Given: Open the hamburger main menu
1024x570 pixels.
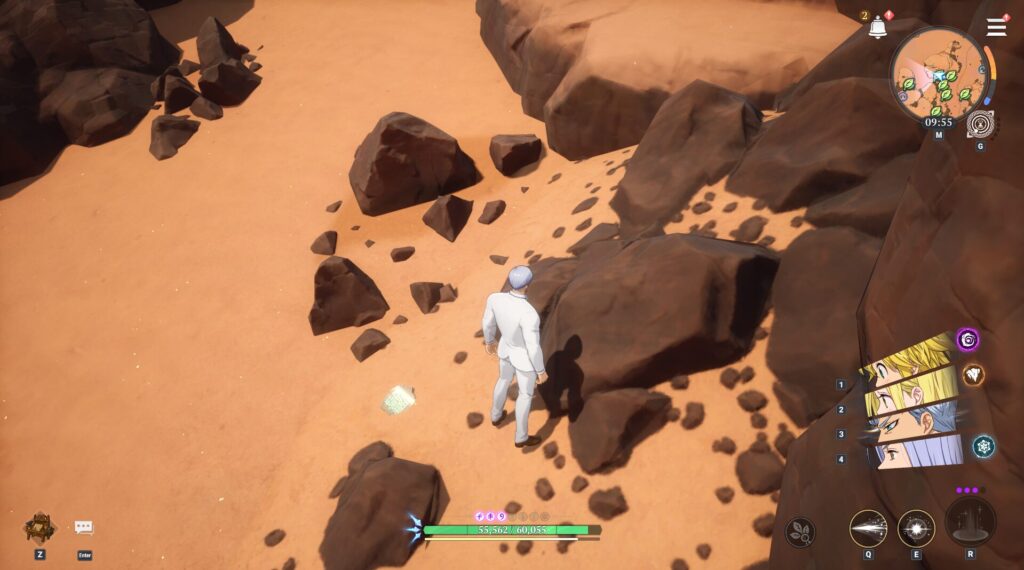Looking at the screenshot, I should (996, 27).
